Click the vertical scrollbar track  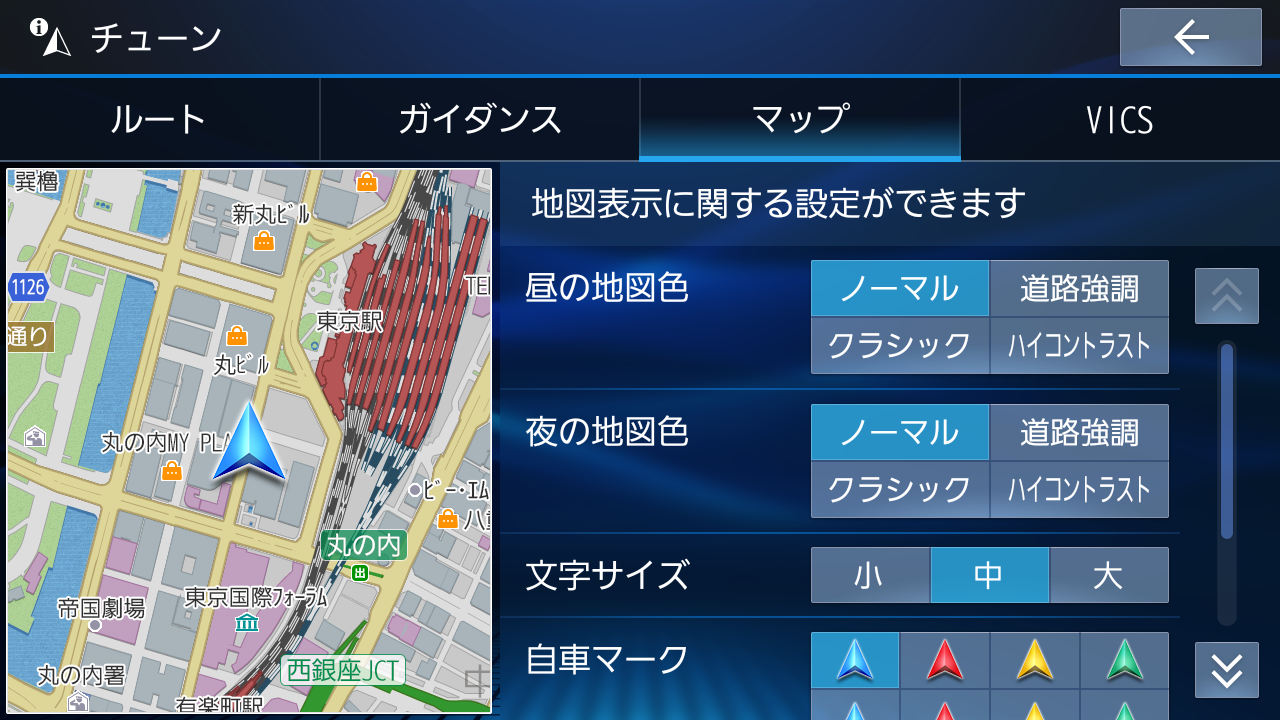pos(1226,480)
